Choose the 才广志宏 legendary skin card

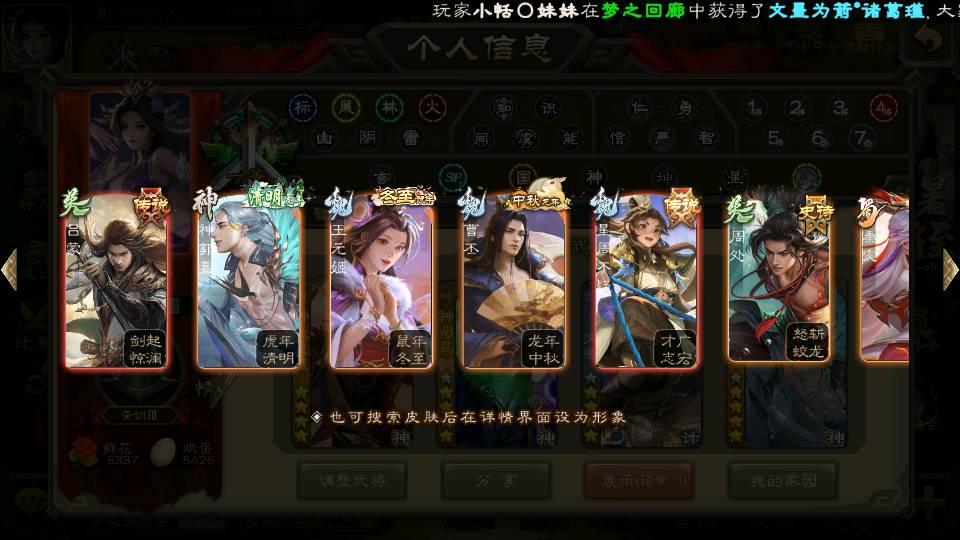coord(646,280)
